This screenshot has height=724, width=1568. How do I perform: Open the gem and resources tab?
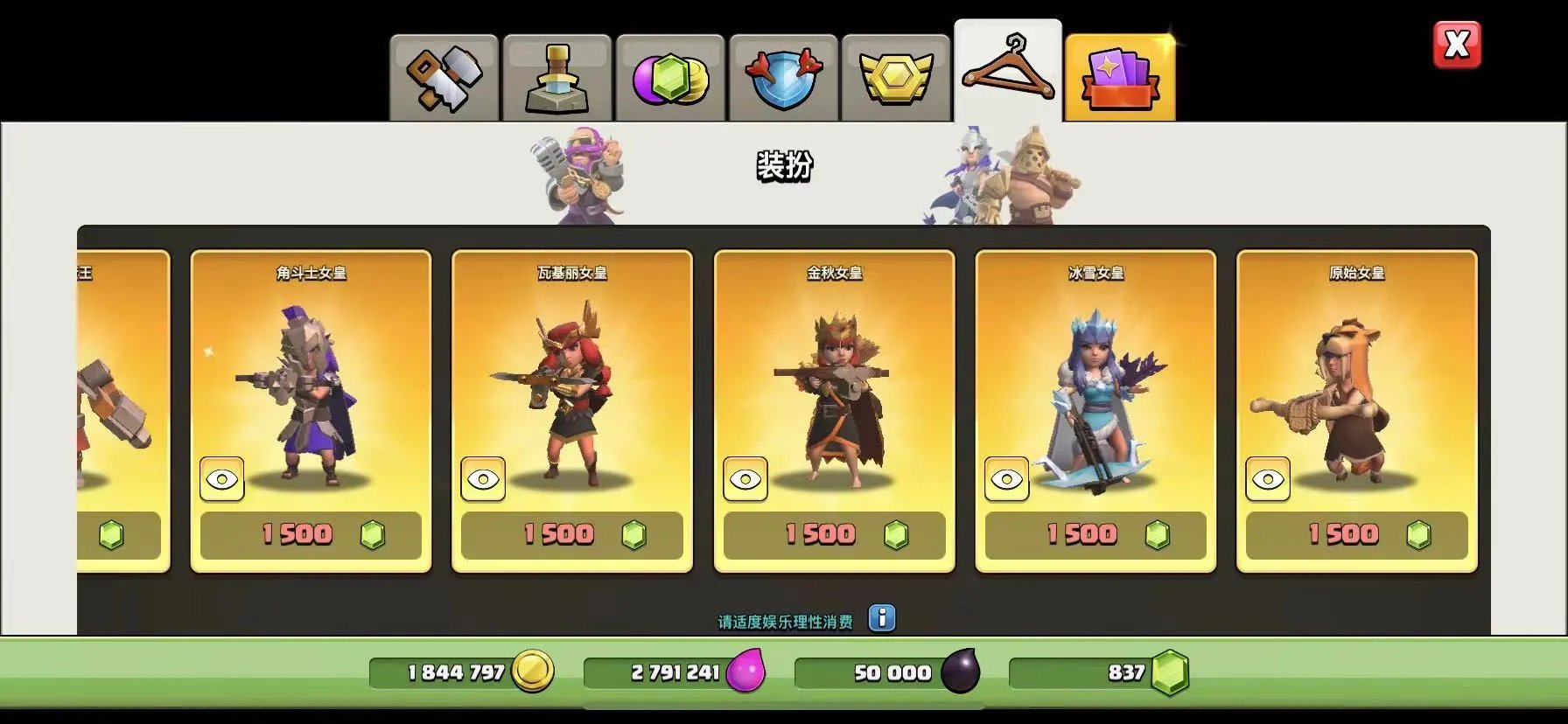click(x=670, y=79)
